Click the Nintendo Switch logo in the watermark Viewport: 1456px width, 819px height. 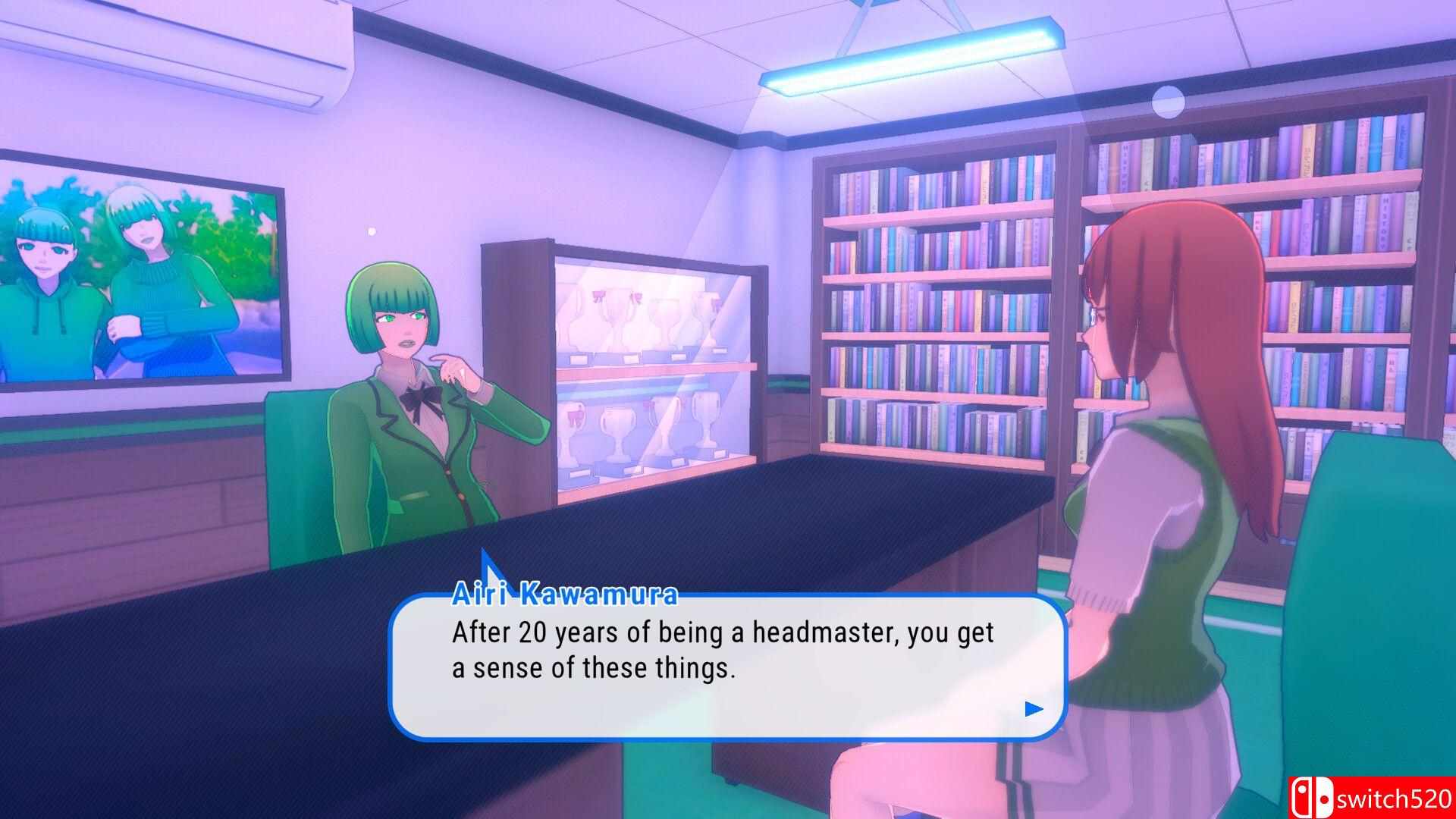tap(1315, 797)
